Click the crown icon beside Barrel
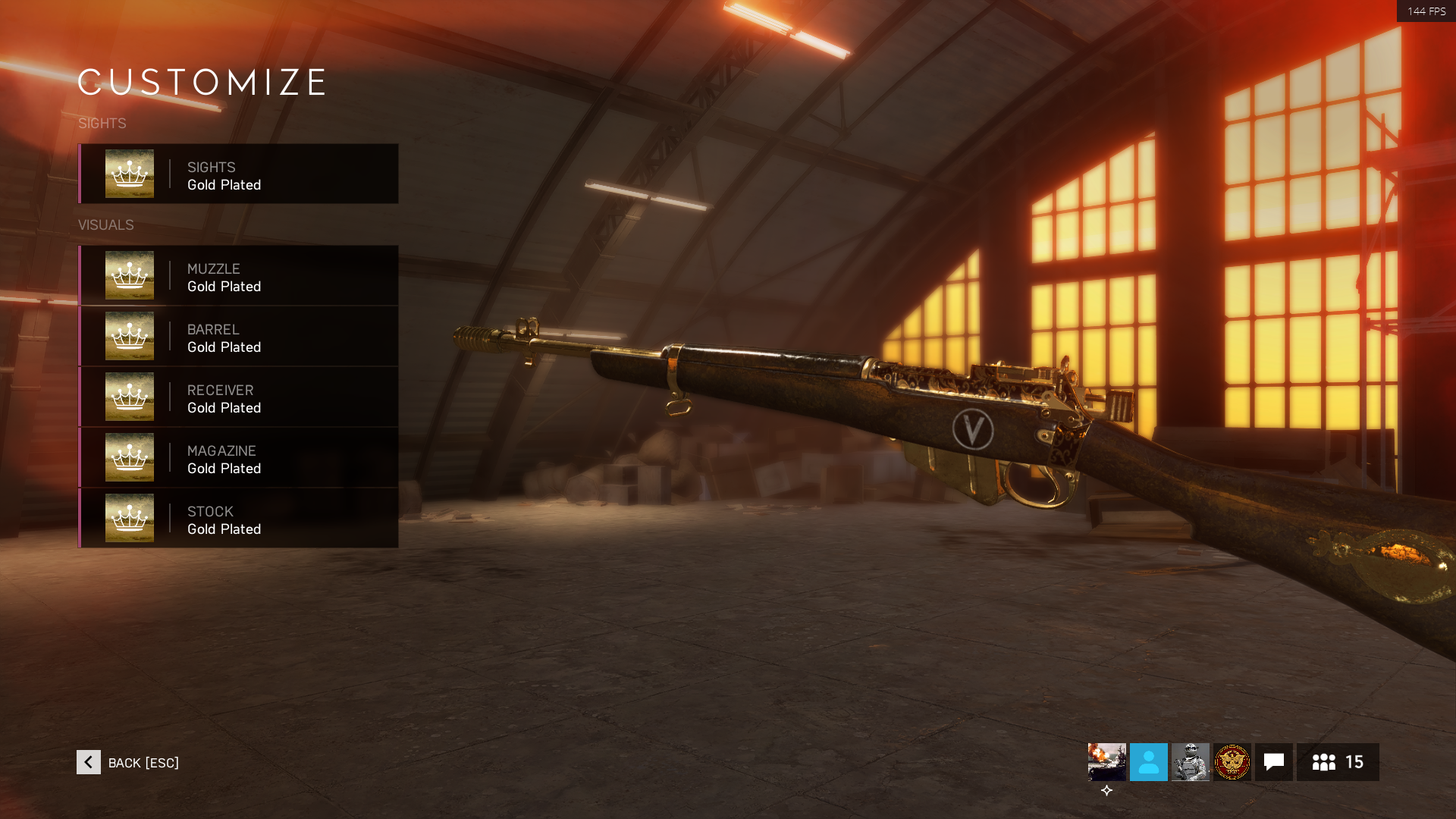This screenshot has width=1456, height=819. tap(129, 336)
